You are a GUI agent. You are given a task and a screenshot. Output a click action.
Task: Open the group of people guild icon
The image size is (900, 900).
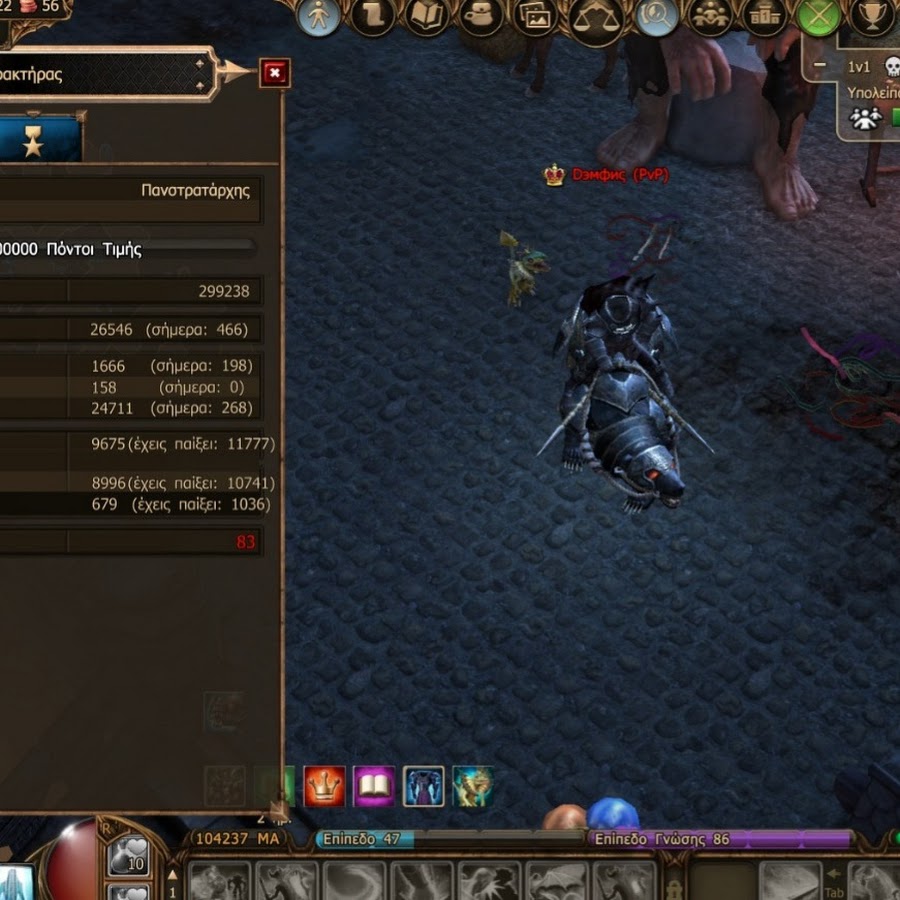tap(711, 17)
